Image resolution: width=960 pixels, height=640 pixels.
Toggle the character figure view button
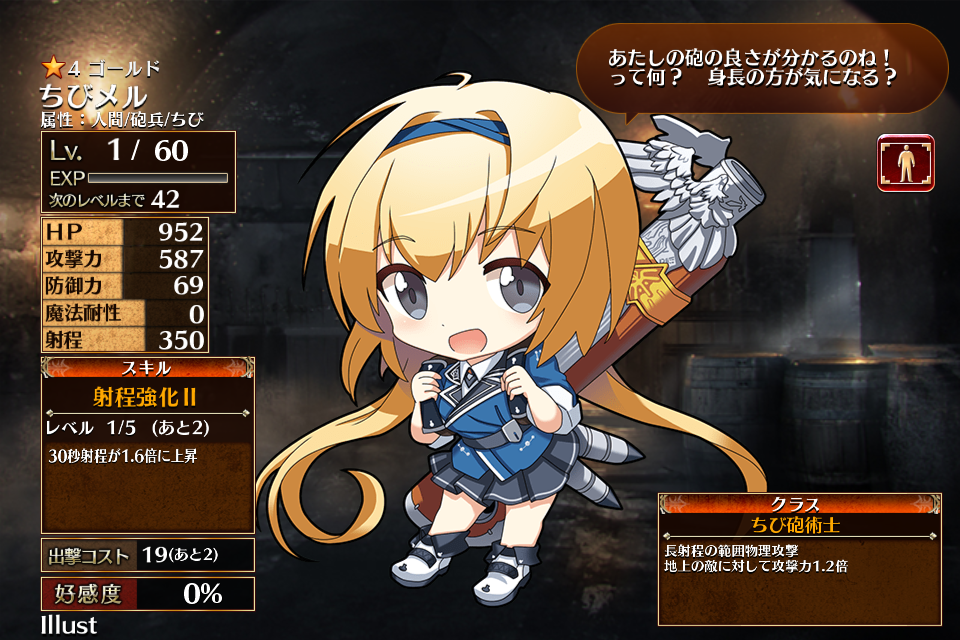906,162
